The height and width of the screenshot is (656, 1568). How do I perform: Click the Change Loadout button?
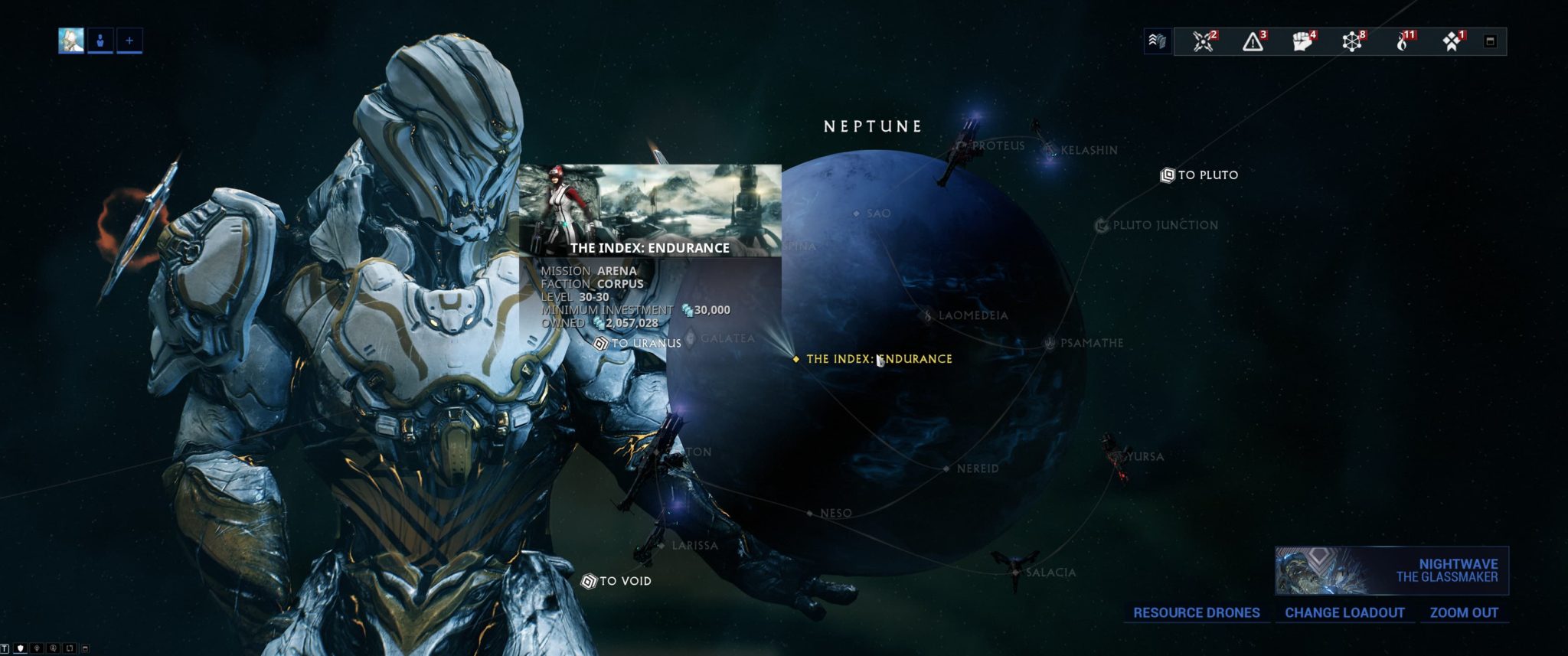[x=1344, y=613]
